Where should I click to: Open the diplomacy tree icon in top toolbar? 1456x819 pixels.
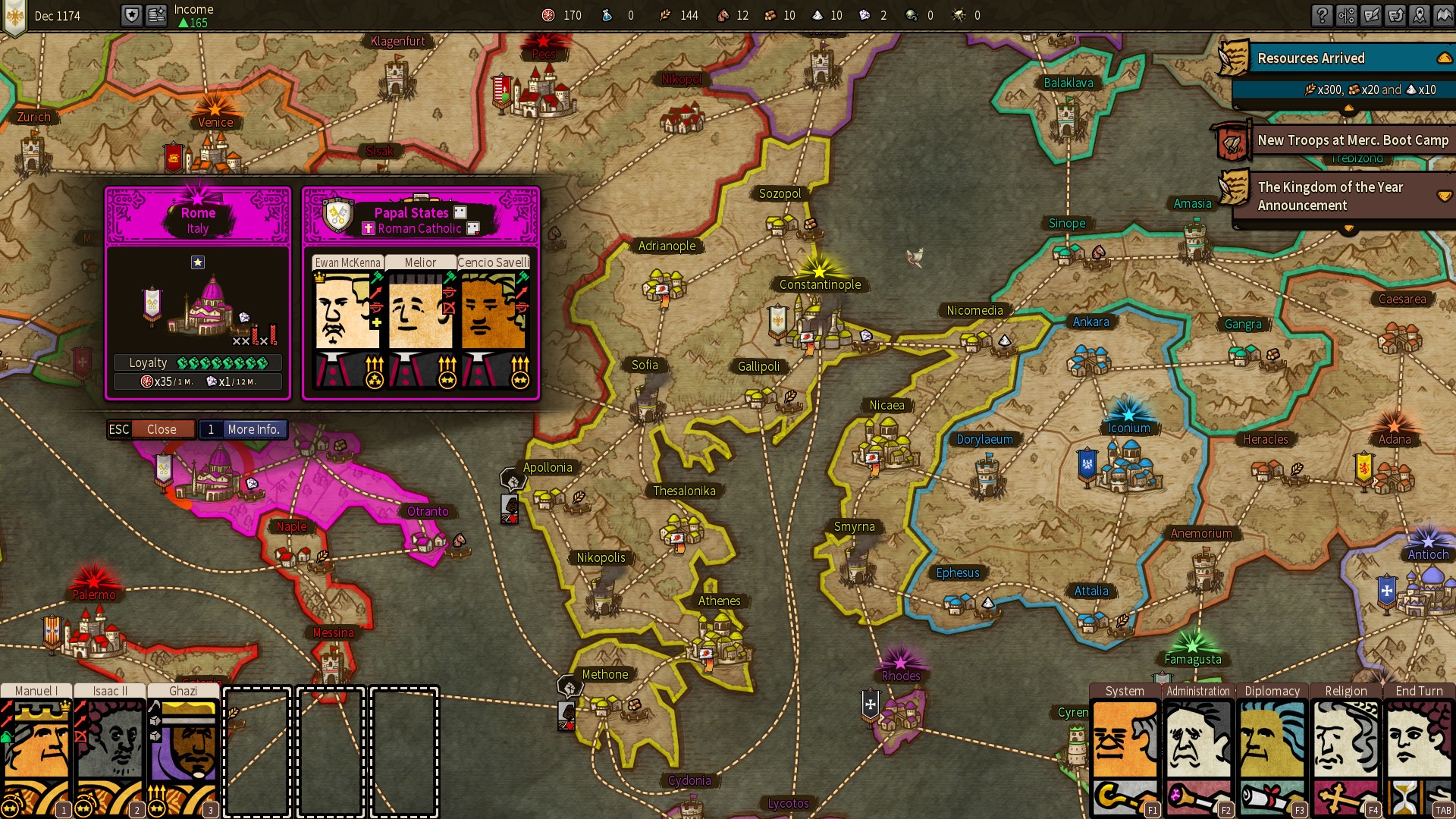(1347, 15)
